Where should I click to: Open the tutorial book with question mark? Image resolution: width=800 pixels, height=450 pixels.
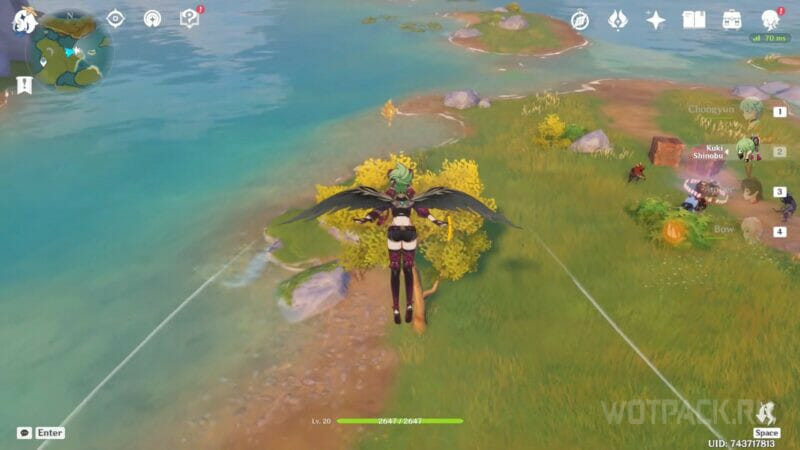189,18
